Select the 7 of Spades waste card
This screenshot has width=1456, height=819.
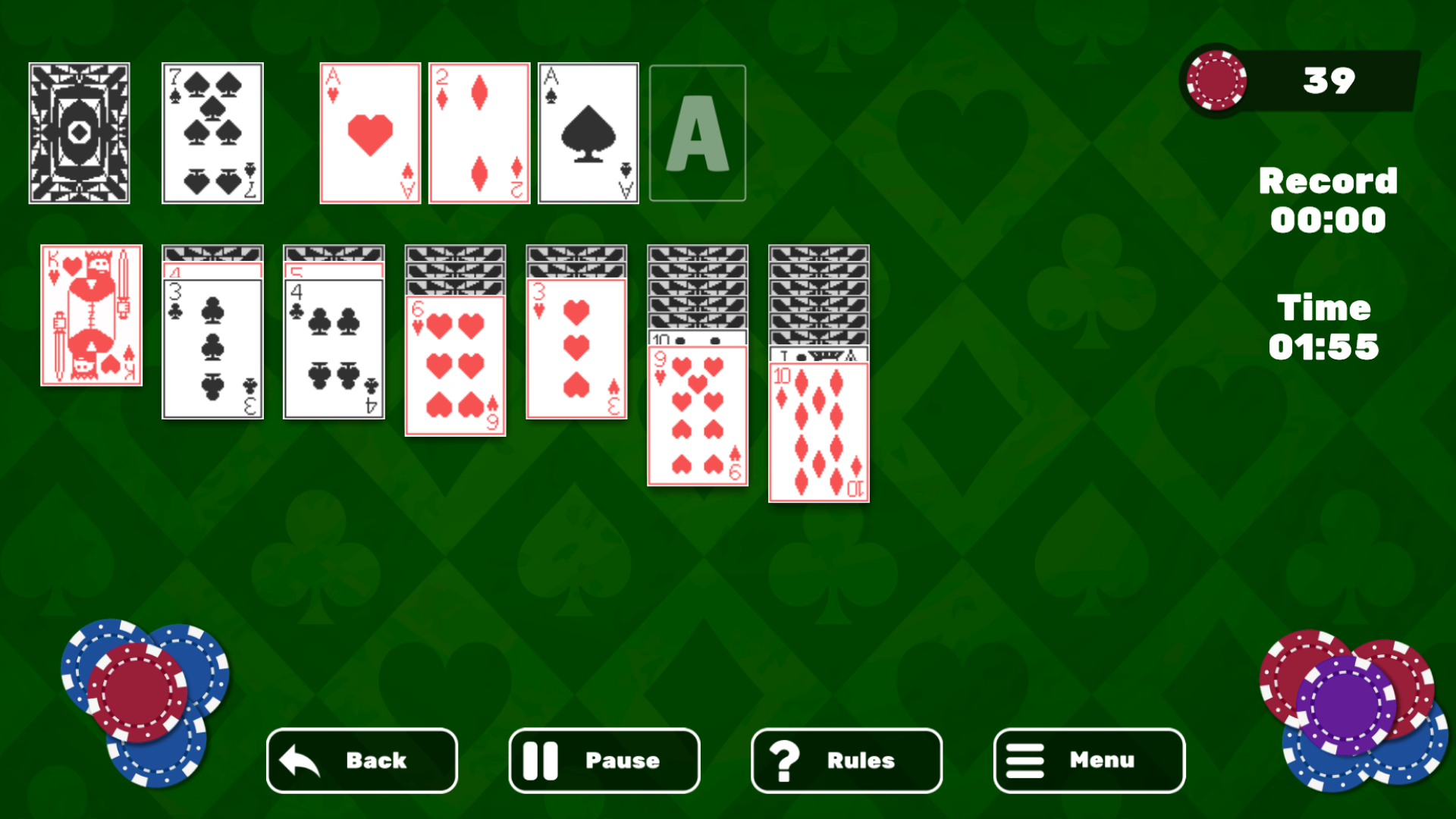click(x=212, y=133)
